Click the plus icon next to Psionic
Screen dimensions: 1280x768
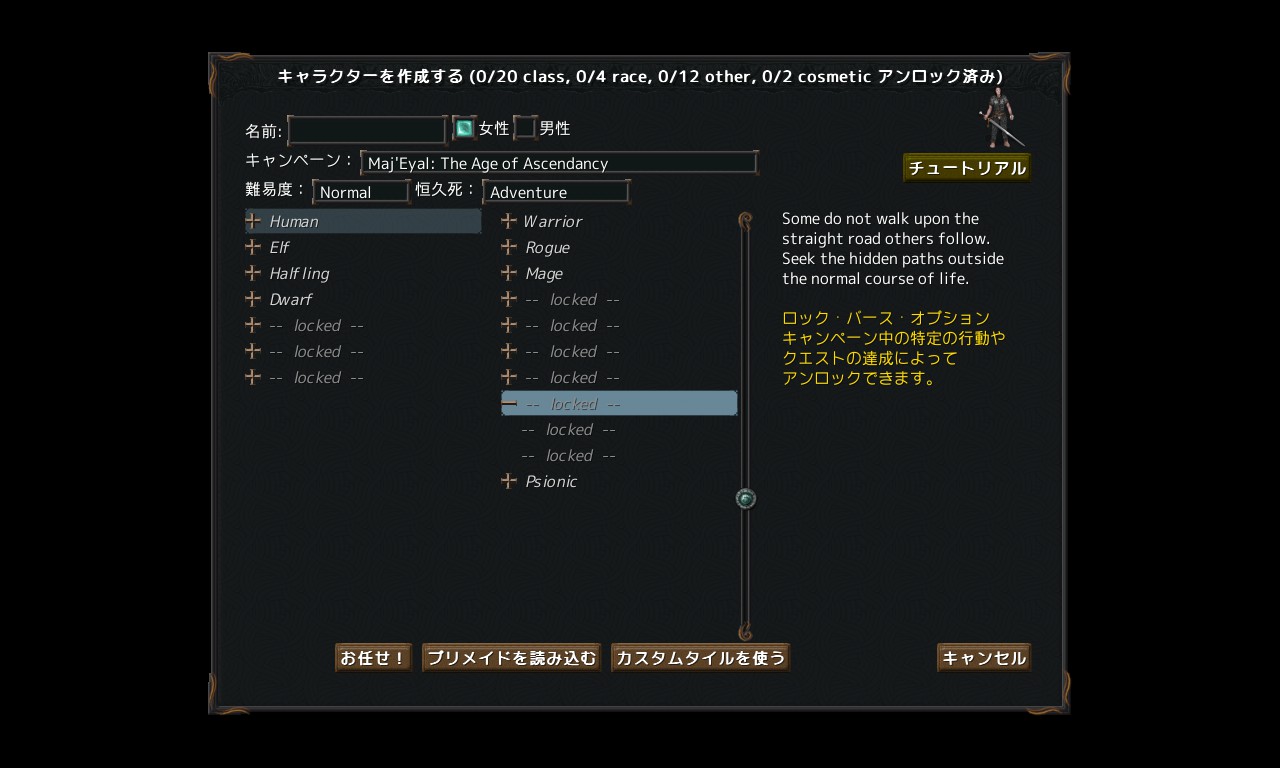(x=508, y=481)
